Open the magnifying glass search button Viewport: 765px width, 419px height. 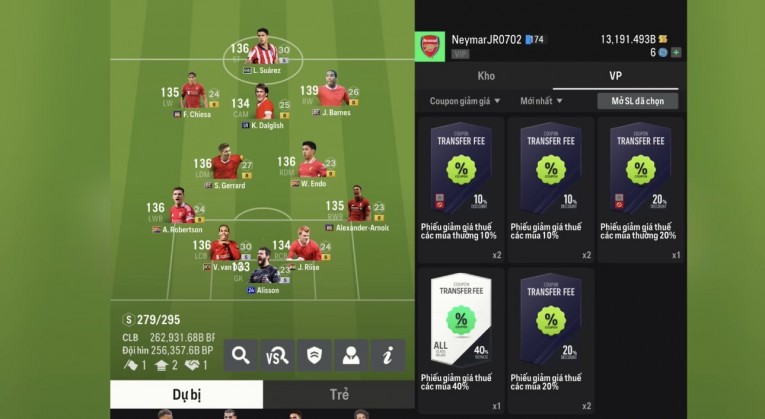click(241, 353)
